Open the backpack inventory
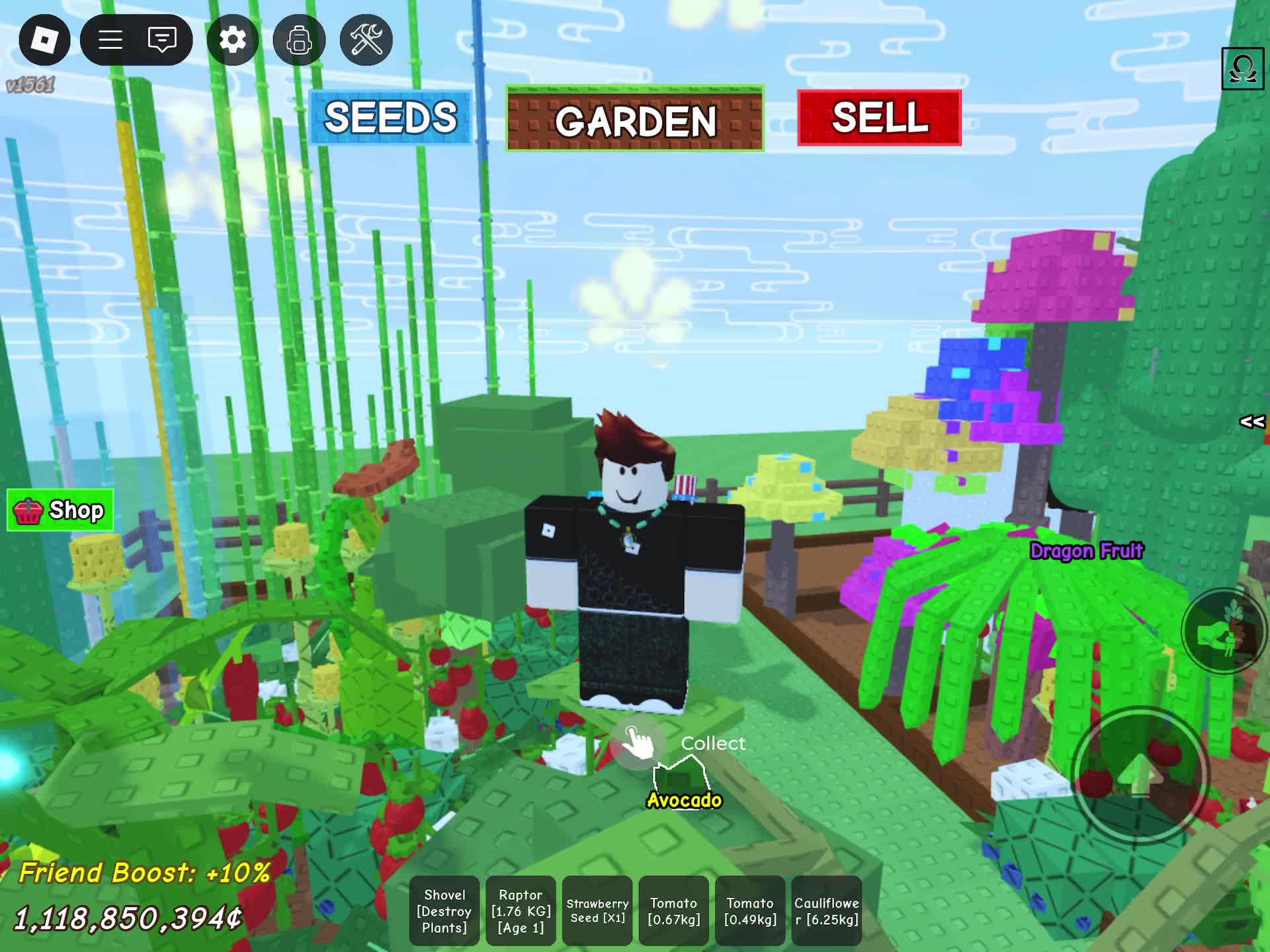This screenshot has width=1270, height=952. 299,40
